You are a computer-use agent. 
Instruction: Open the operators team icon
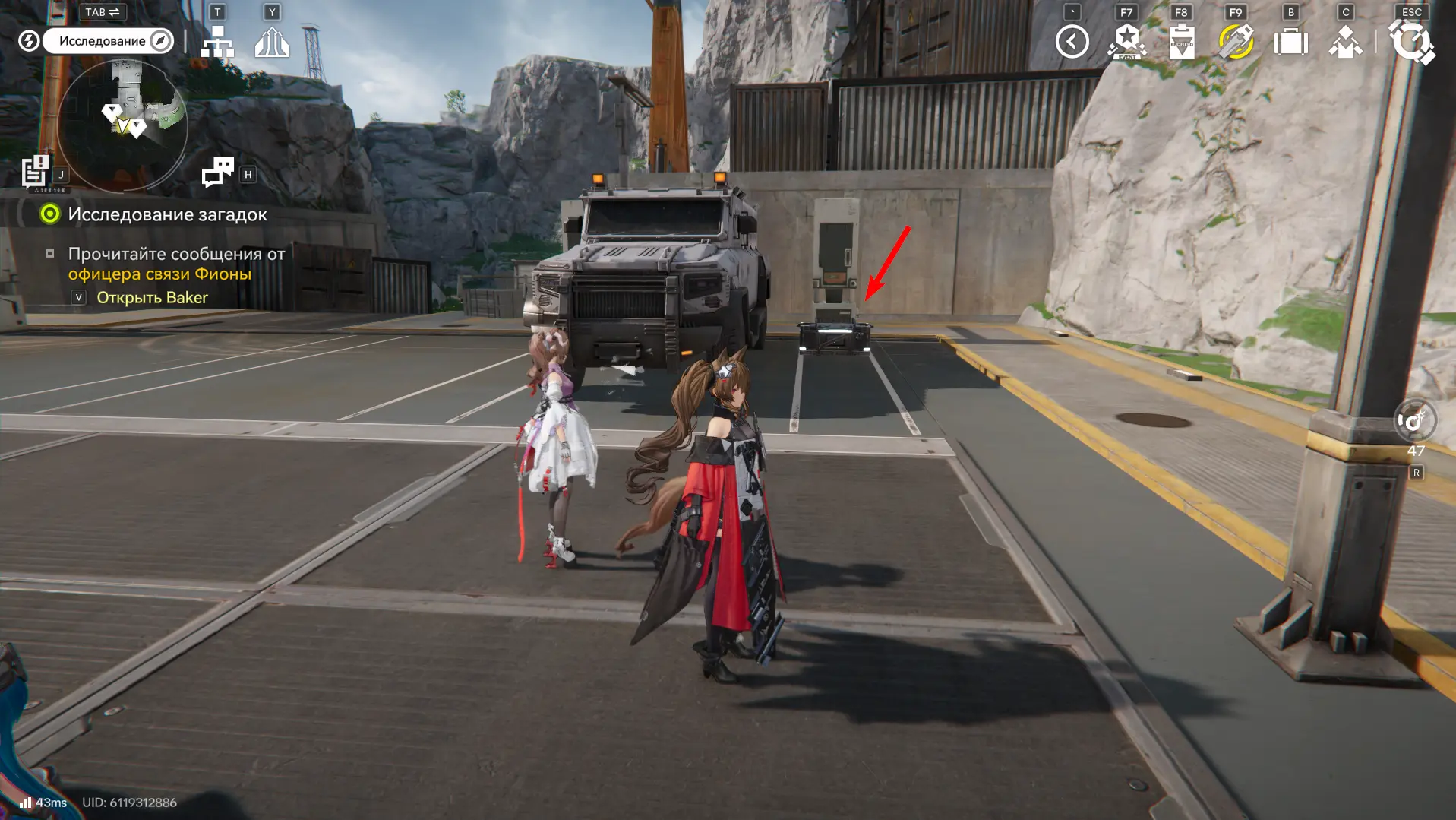tap(1345, 42)
